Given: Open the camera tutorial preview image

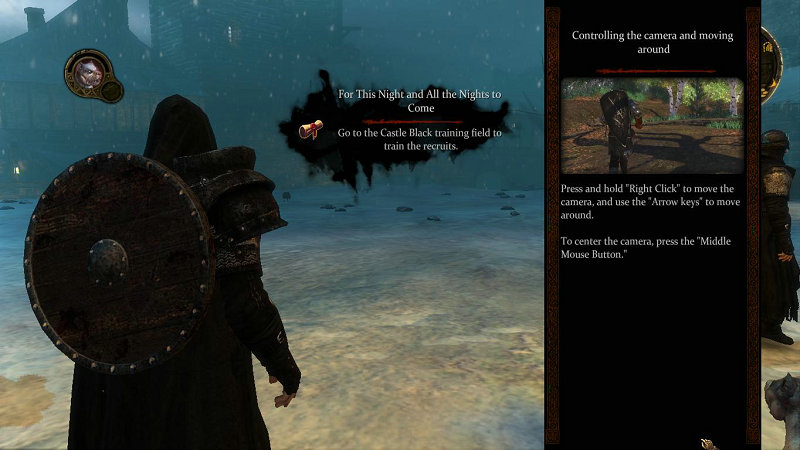Looking at the screenshot, I should [652, 126].
